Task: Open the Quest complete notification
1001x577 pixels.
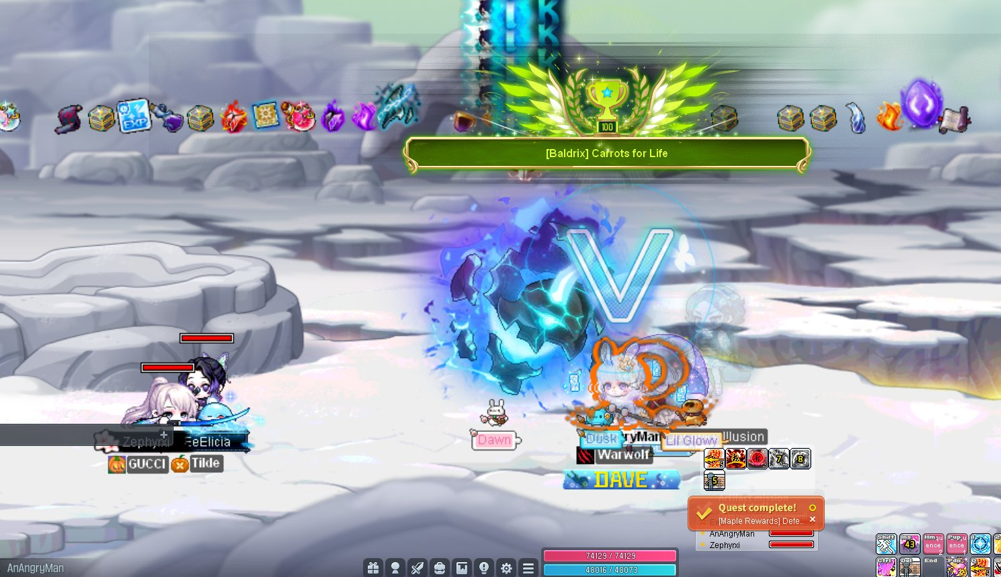Action: tap(750, 513)
